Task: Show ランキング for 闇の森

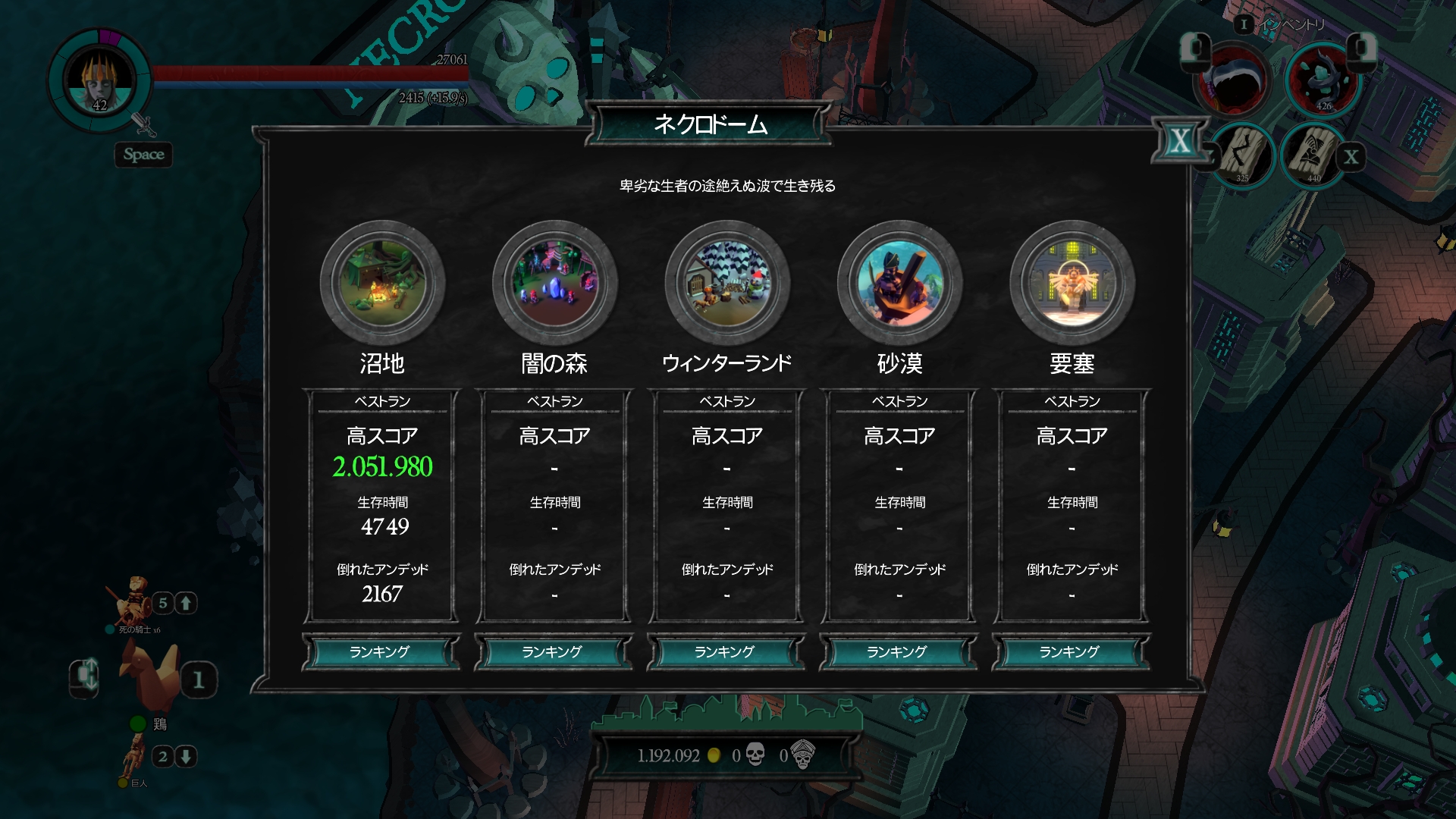Action: [x=553, y=652]
